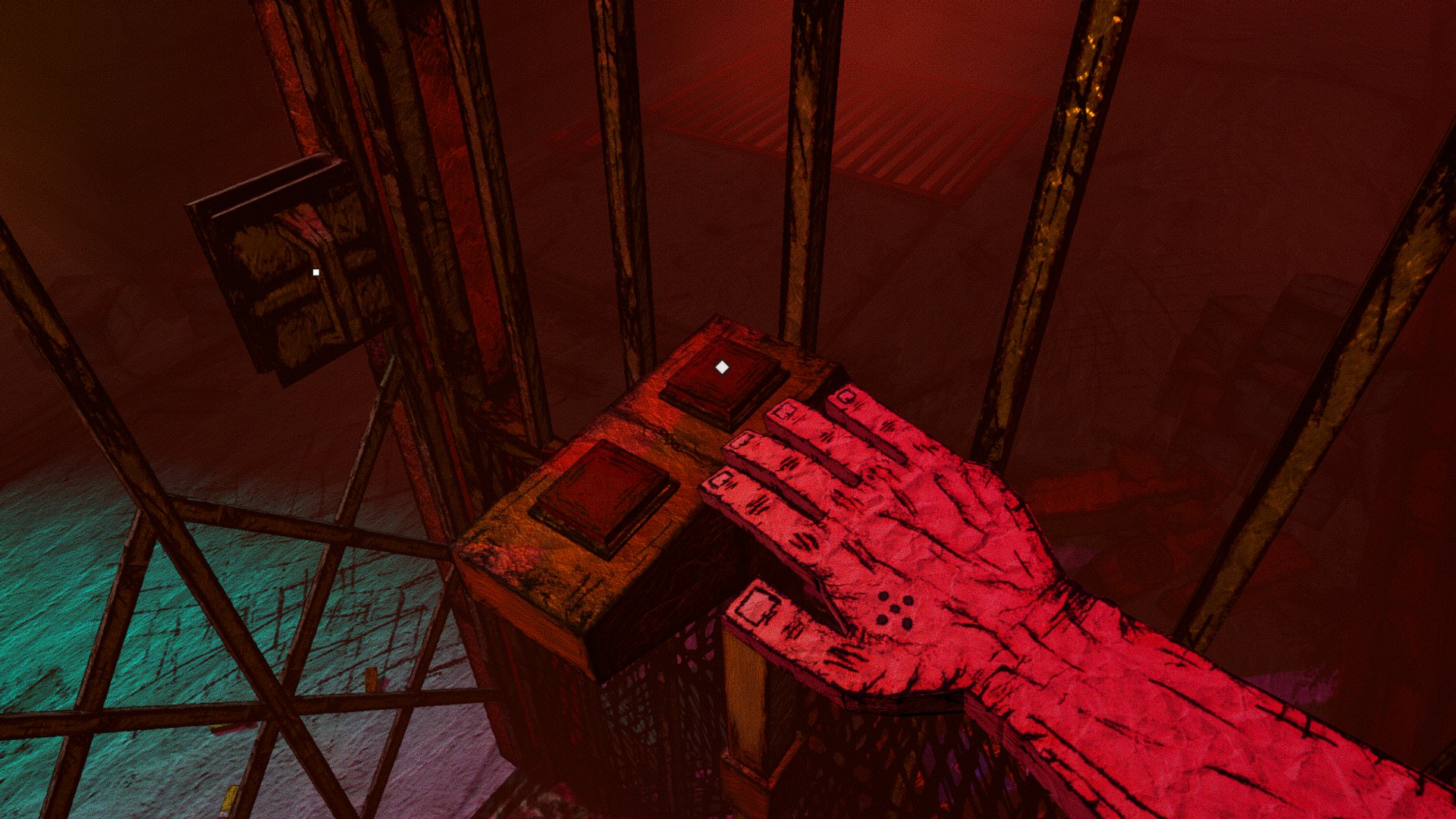Click the white diamond marker on the red button
This screenshot has width=1456, height=819.
click(722, 368)
